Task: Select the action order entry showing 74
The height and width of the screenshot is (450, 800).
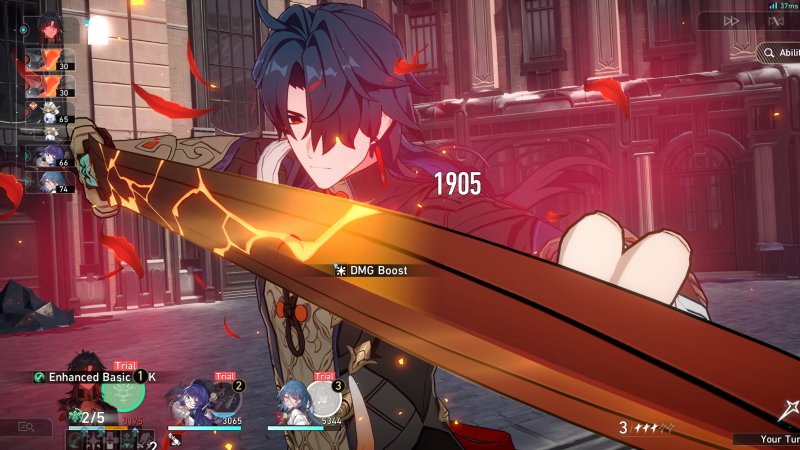Action: click(49, 183)
